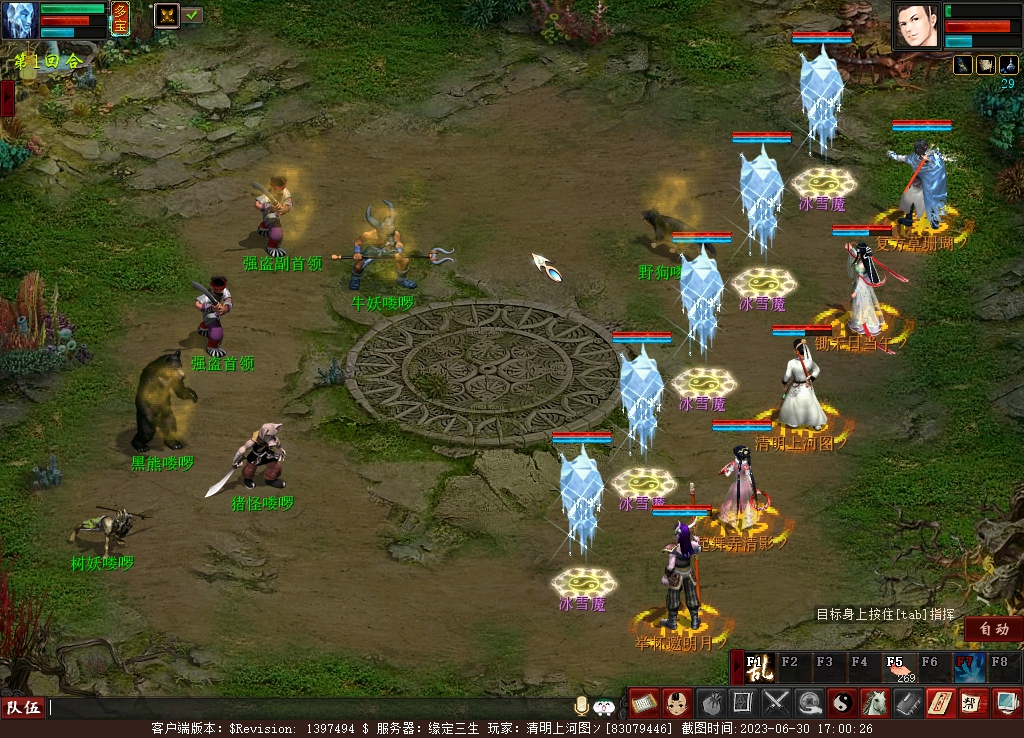Viewport: 1024px width, 738px height.
Task: Open the 多宝 red badge button
Action: coord(120,19)
